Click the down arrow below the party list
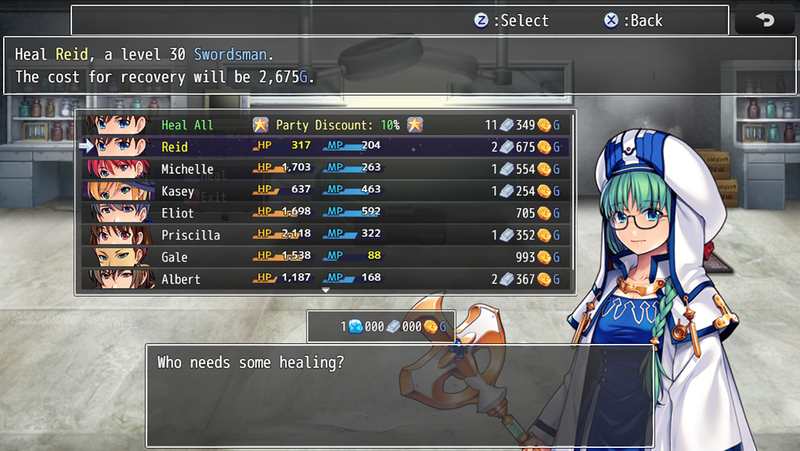 (324, 291)
